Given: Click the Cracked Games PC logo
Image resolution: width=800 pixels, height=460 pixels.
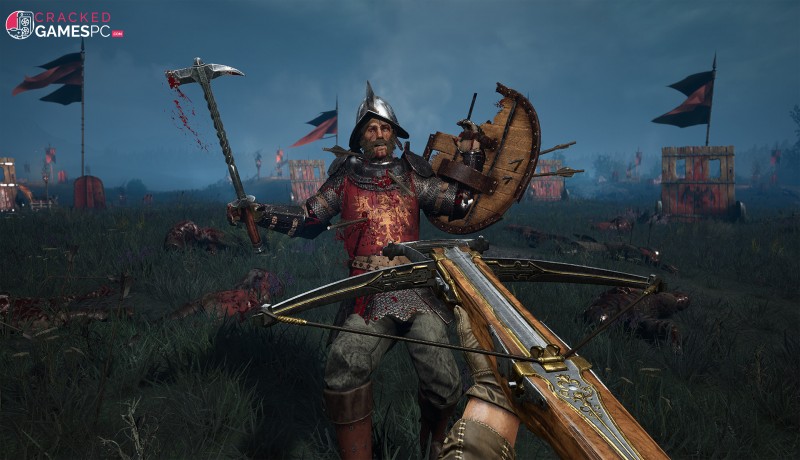Looking at the screenshot, I should click(63, 24).
